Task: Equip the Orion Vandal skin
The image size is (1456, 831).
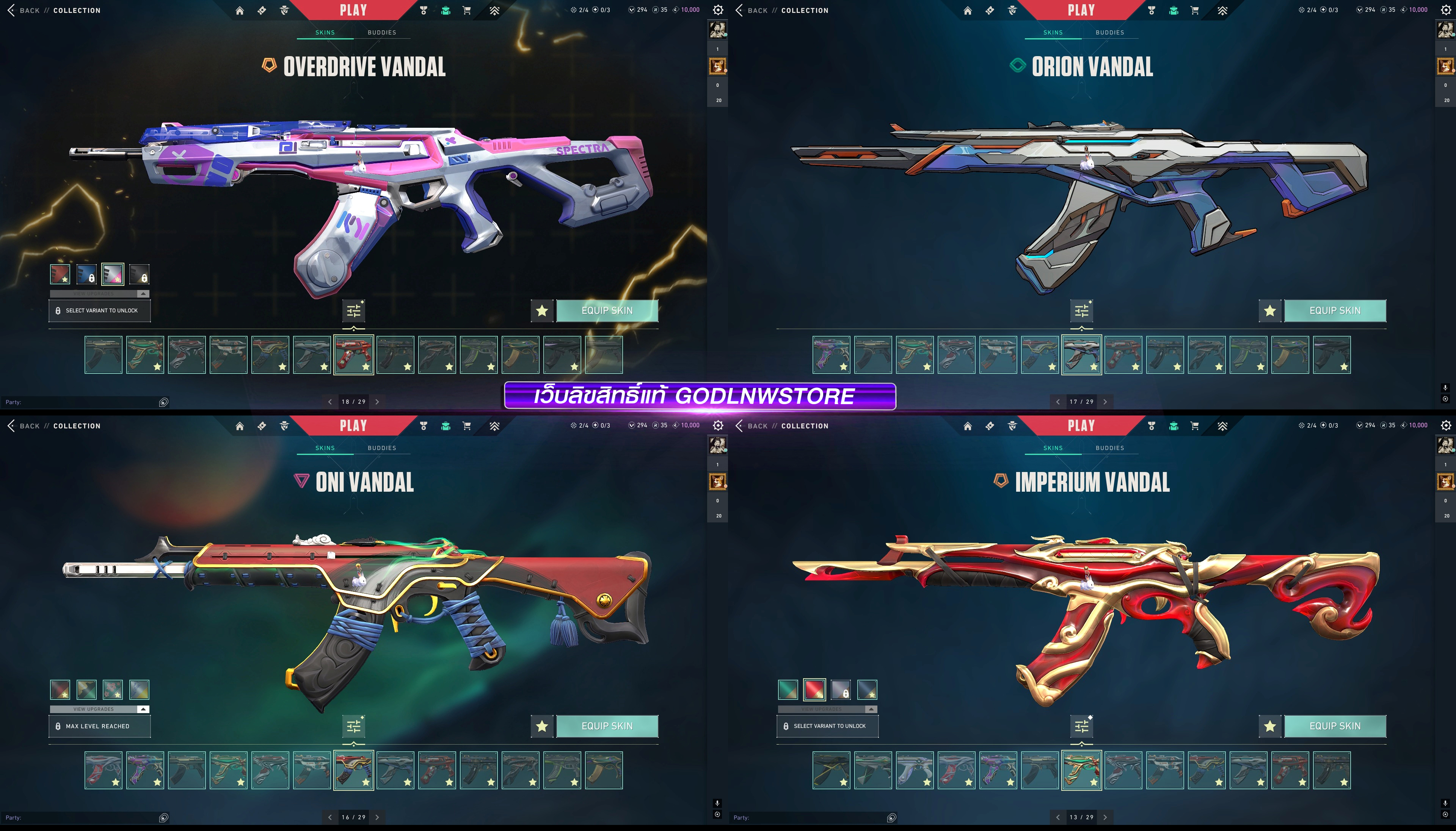Action: click(x=1334, y=310)
